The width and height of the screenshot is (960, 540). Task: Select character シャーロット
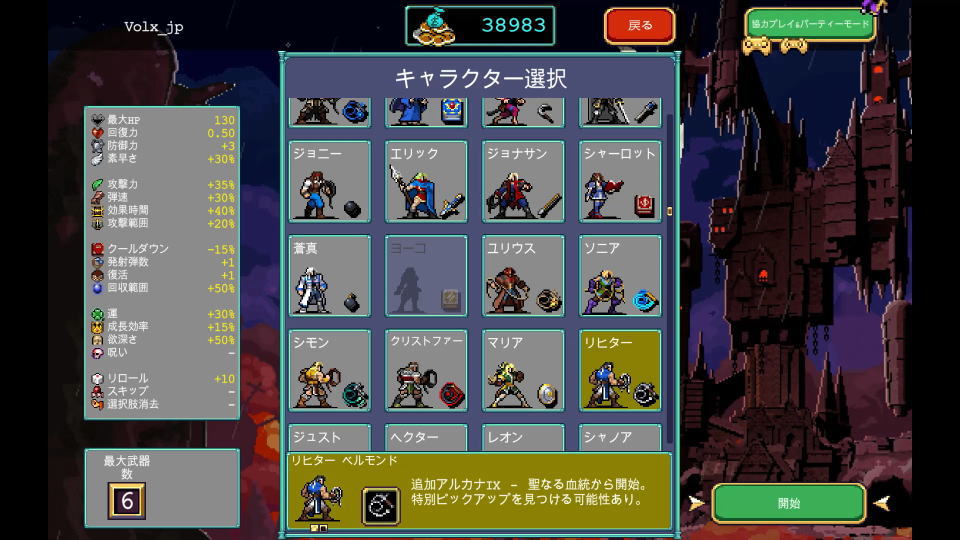click(x=619, y=181)
